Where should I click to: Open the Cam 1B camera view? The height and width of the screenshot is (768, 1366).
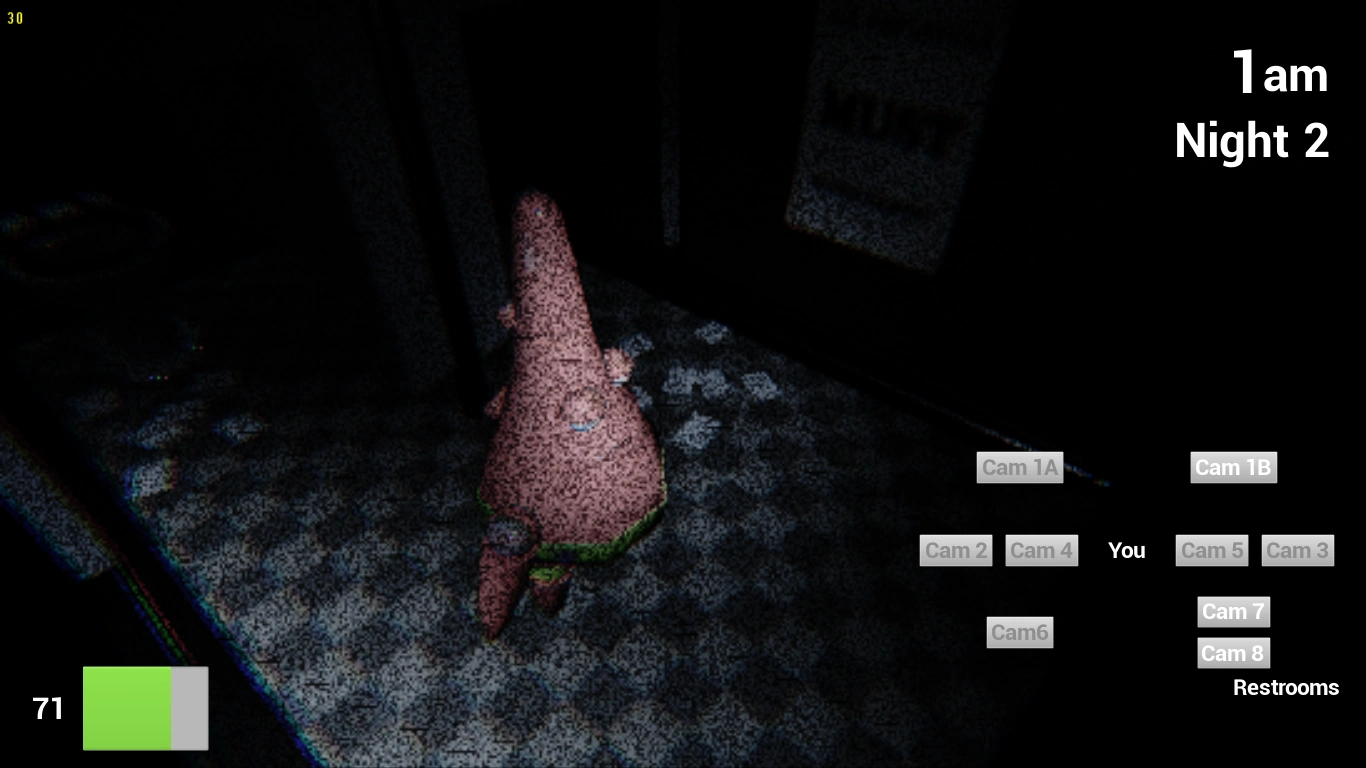(x=1233, y=467)
